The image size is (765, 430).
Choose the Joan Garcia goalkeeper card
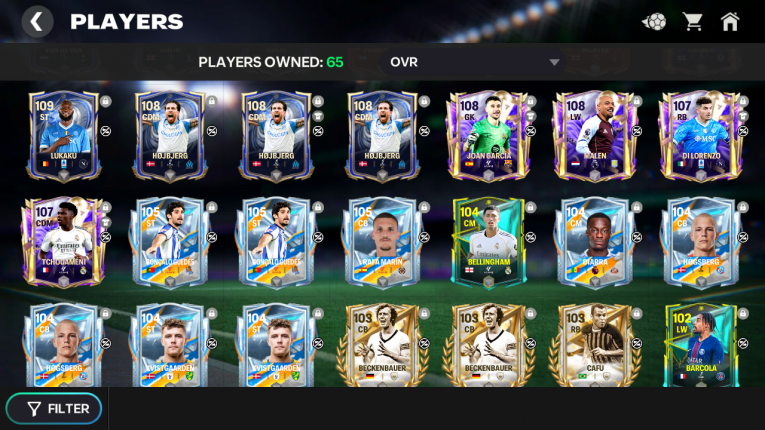coord(488,135)
